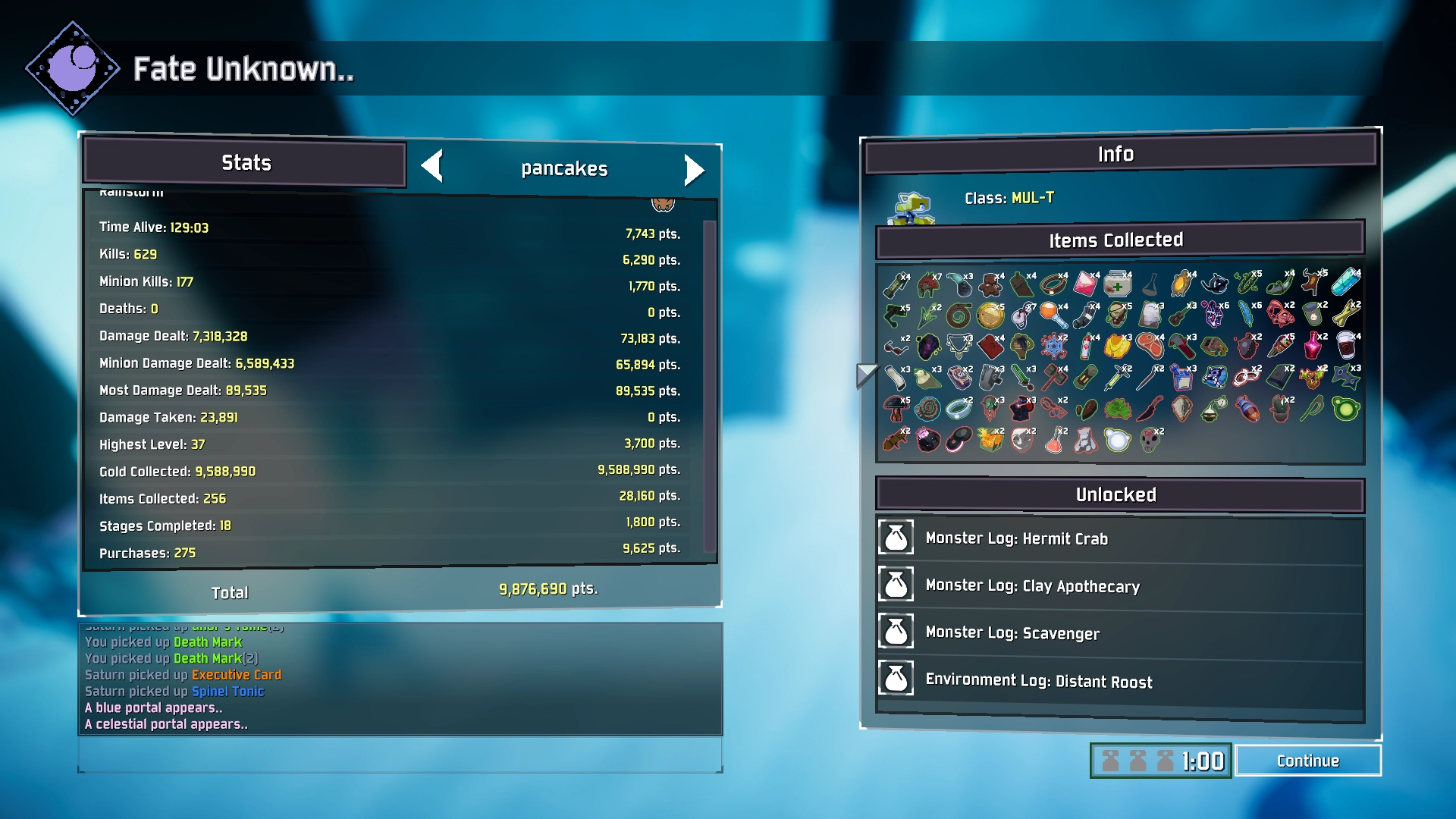Click the Monster Log bag icon beside Scavenger

pos(896,632)
